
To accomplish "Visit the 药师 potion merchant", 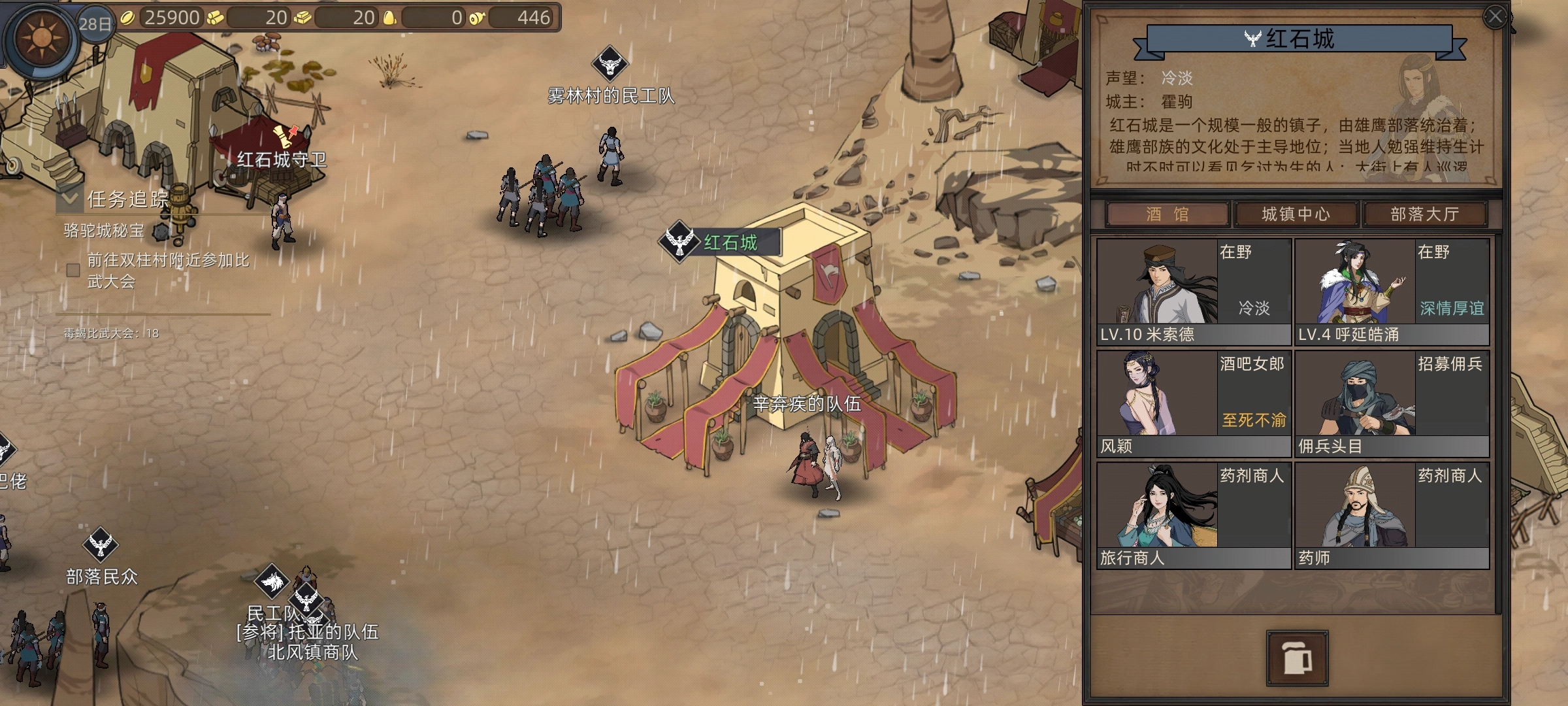I will pyautogui.click(x=1392, y=515).
